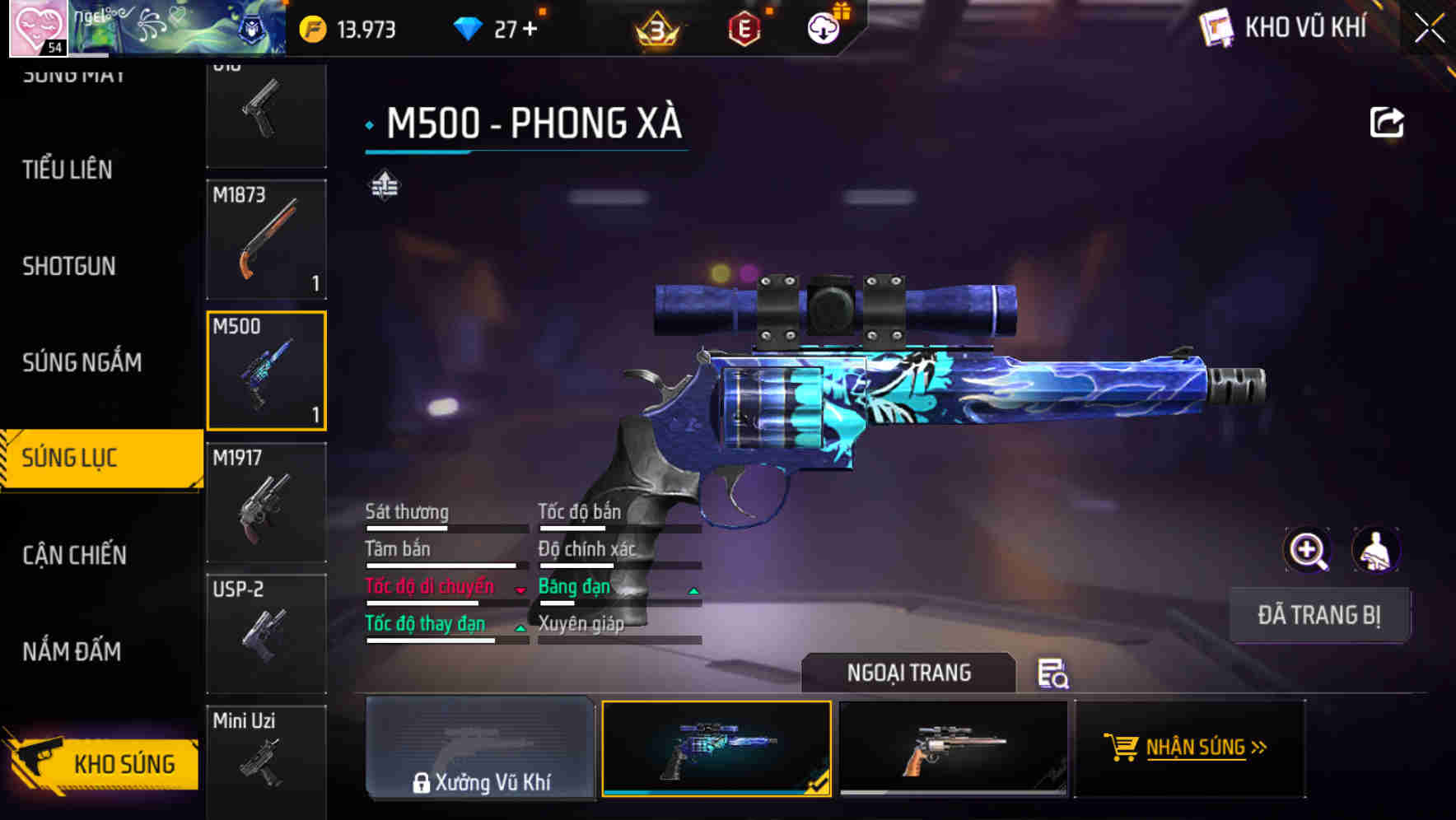Image resolution: width=1456 pixels, height=820 pixels.
Task: Click the ĐÃ TRANG BỊ button
Action: pyautogui.click(x=1319, y=615)
